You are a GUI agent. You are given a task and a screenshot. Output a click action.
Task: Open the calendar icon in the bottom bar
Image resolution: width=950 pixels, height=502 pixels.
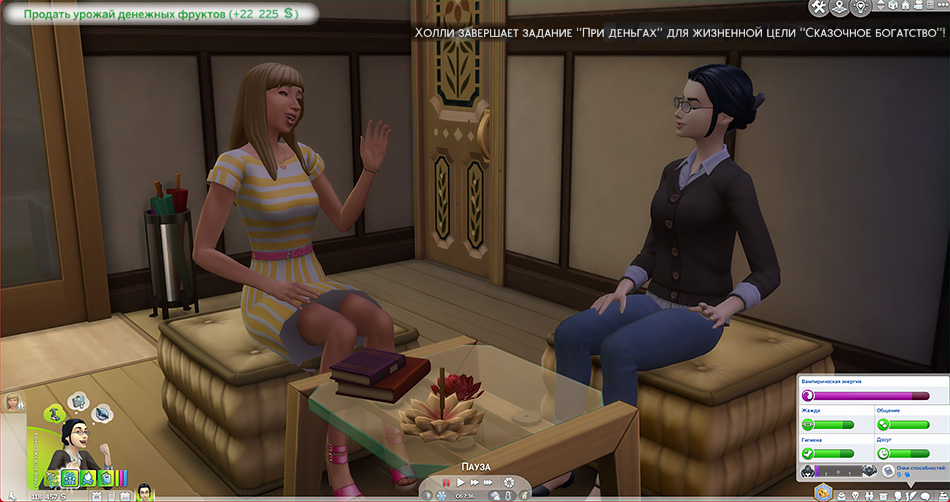tap(123, 495)
